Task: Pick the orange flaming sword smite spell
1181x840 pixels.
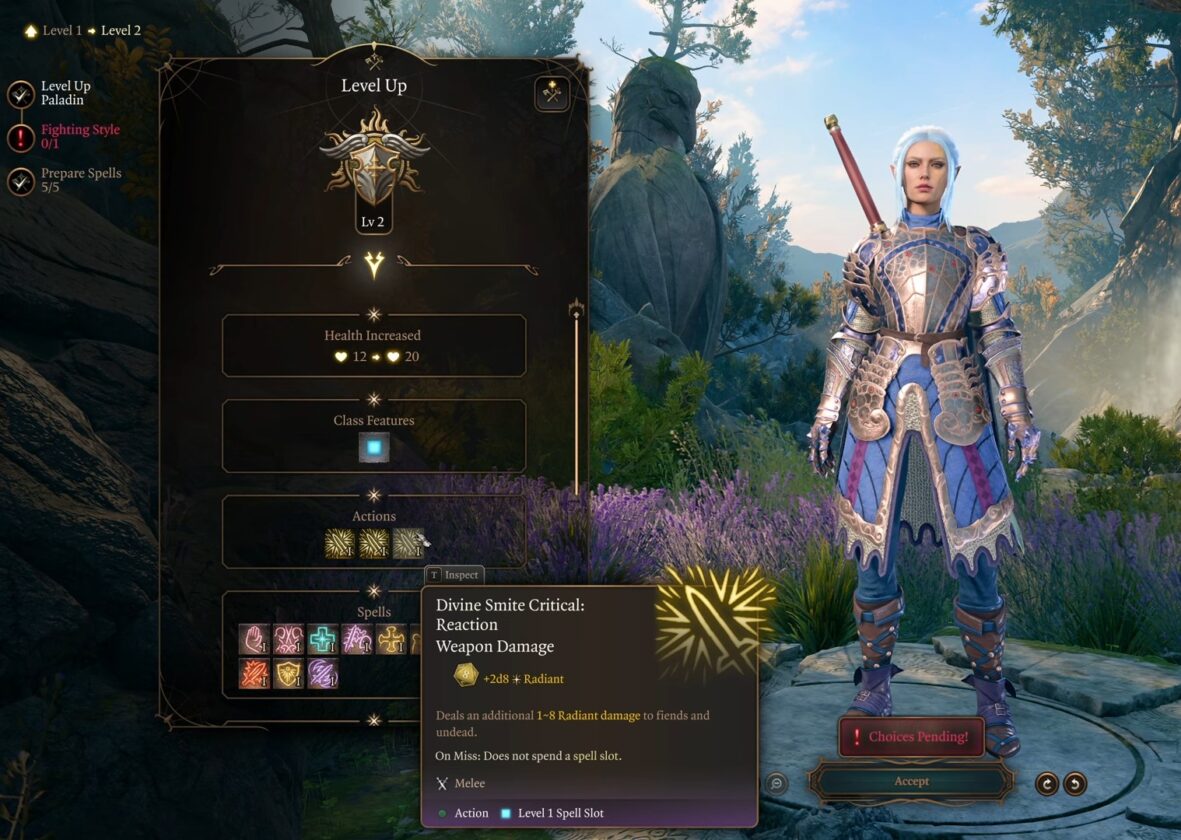Action: [x=254, y=673]
